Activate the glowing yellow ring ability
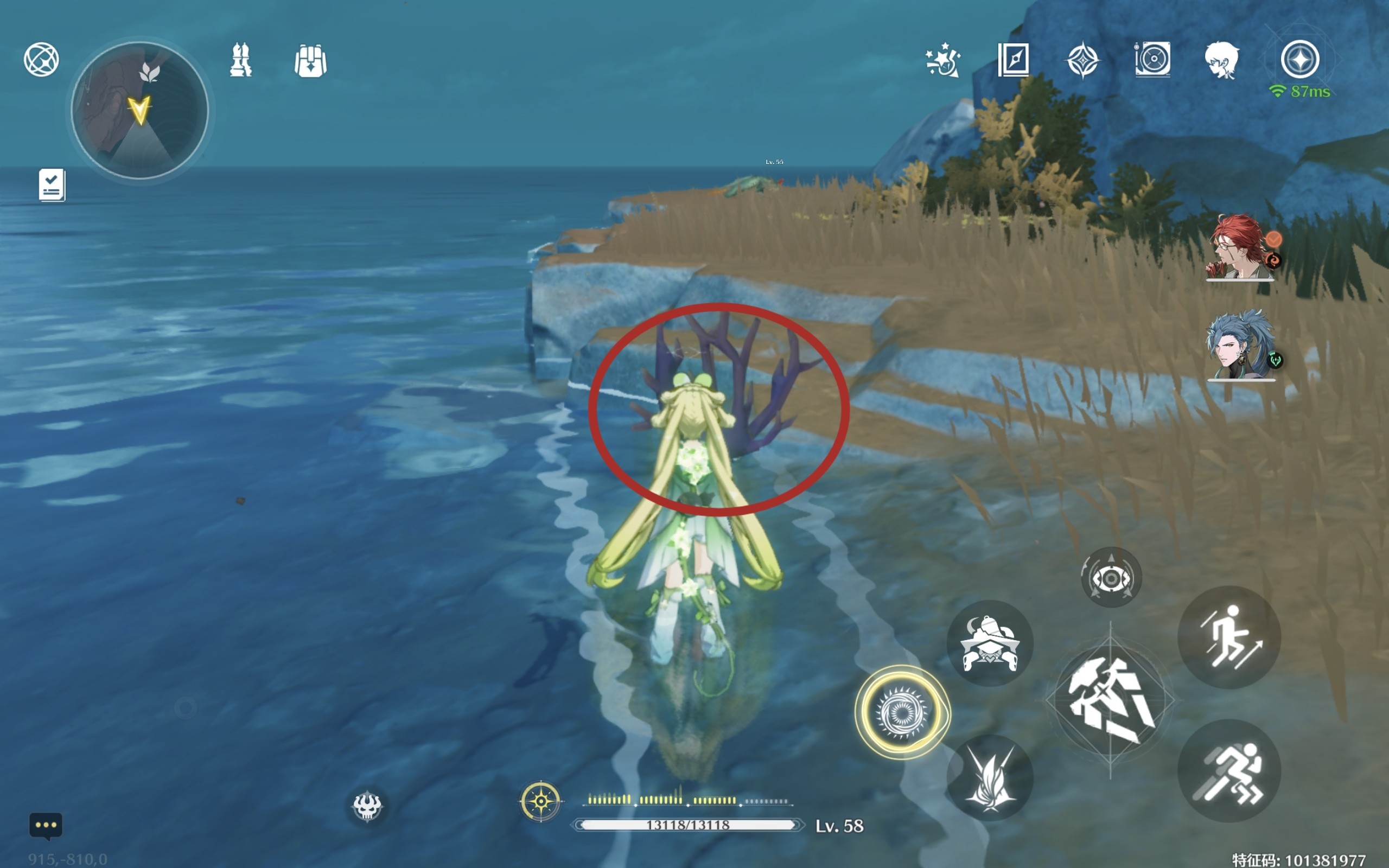 tap(902, 712)
